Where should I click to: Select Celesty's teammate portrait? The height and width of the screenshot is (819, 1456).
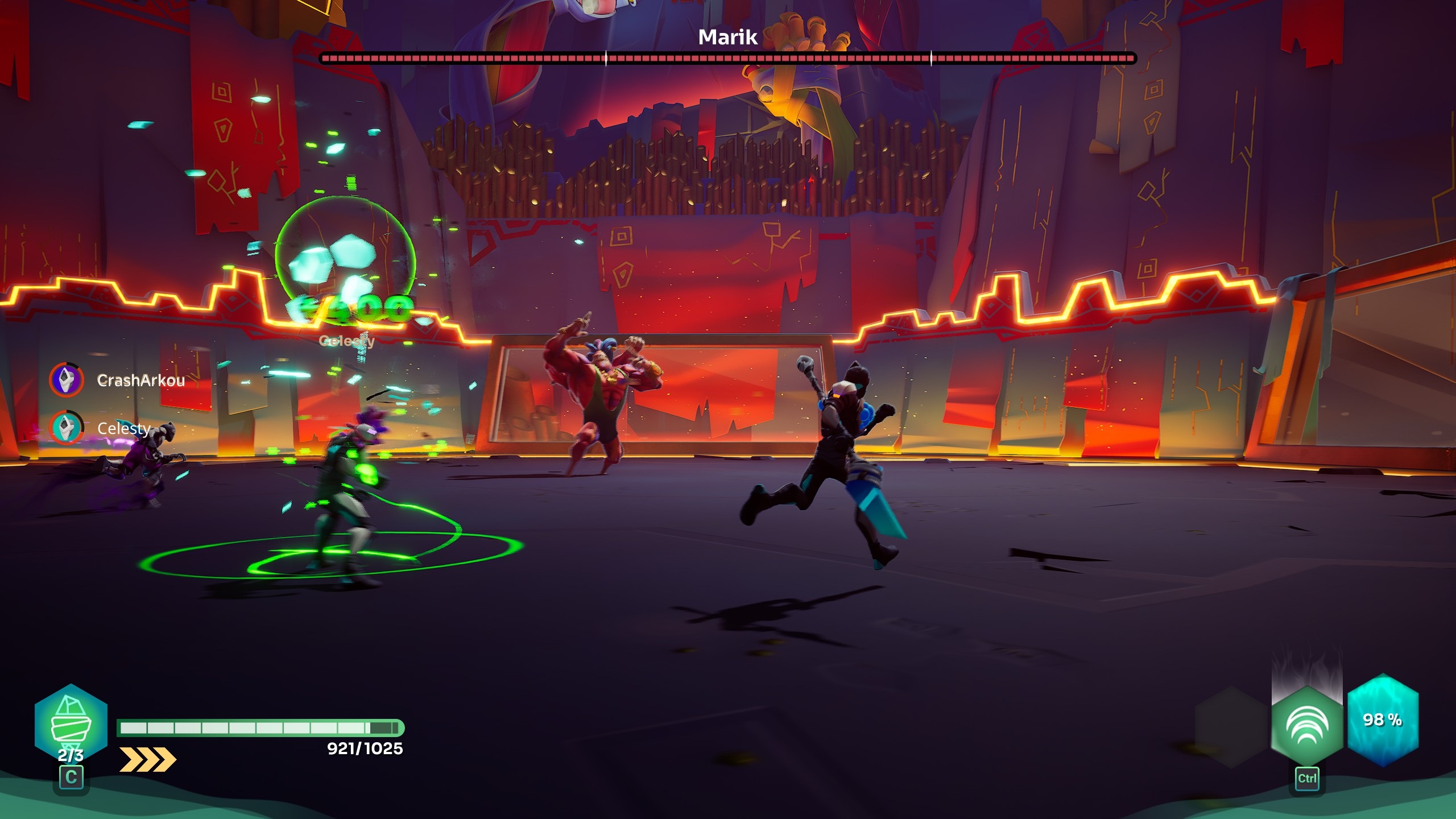pyautogui.click(x=67, y=427)
